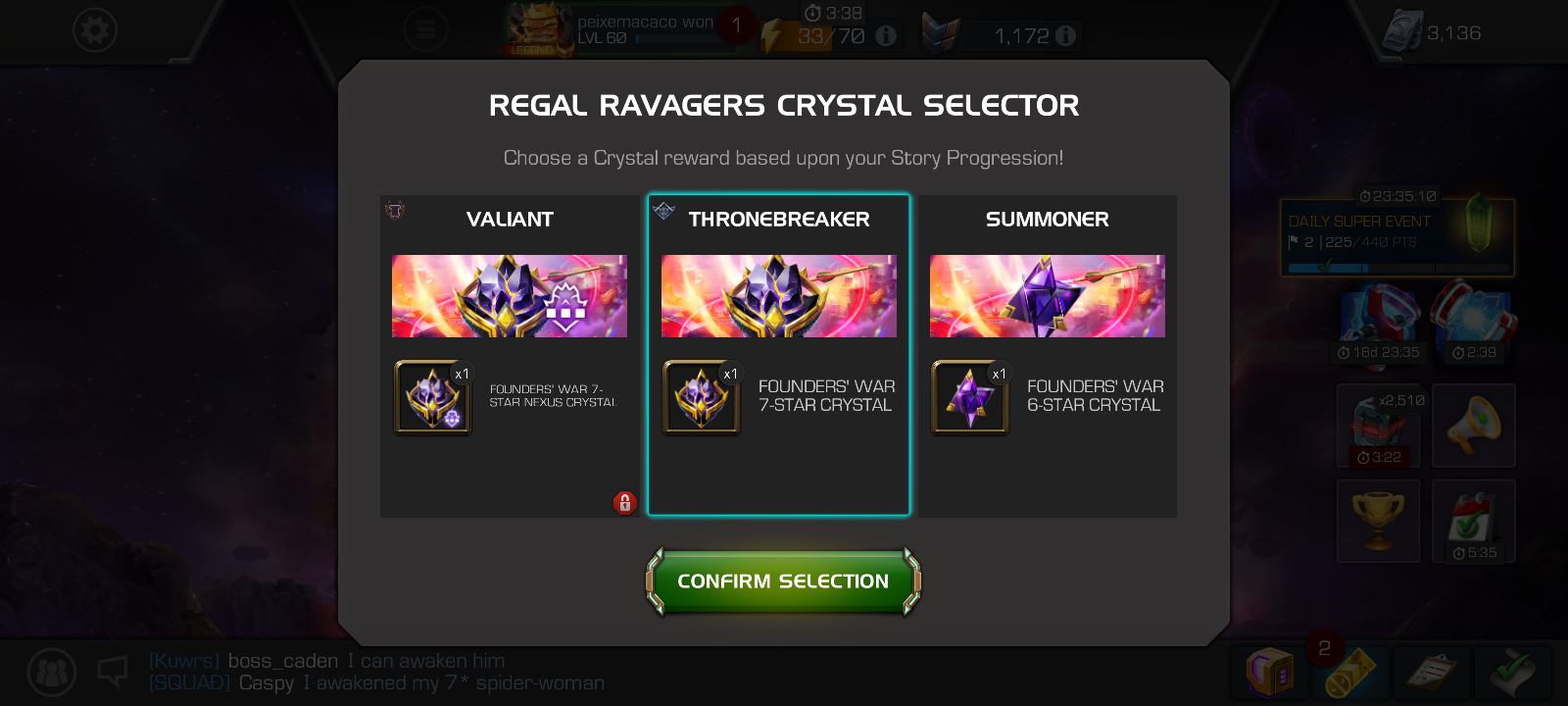Choose the Thronebreaker reward card

pyautogui.click(x=778, y=296)
